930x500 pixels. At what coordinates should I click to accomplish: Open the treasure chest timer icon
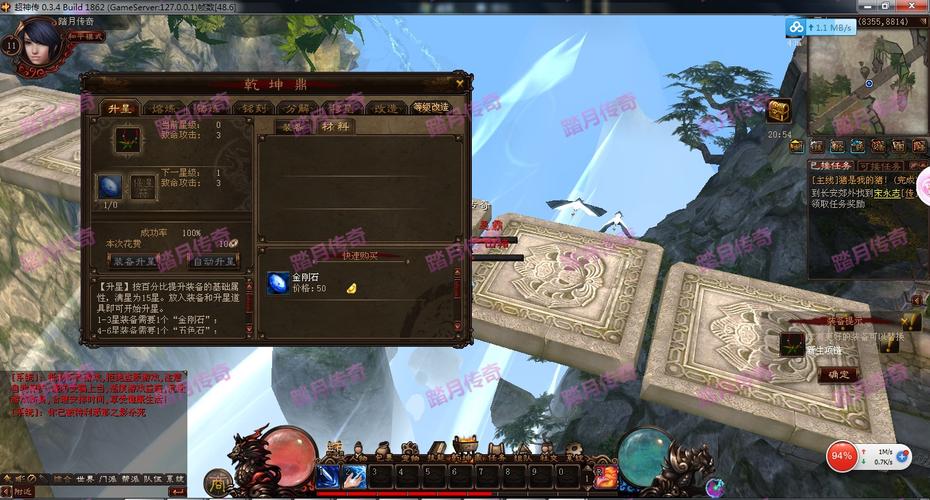(x=779, y=110)
